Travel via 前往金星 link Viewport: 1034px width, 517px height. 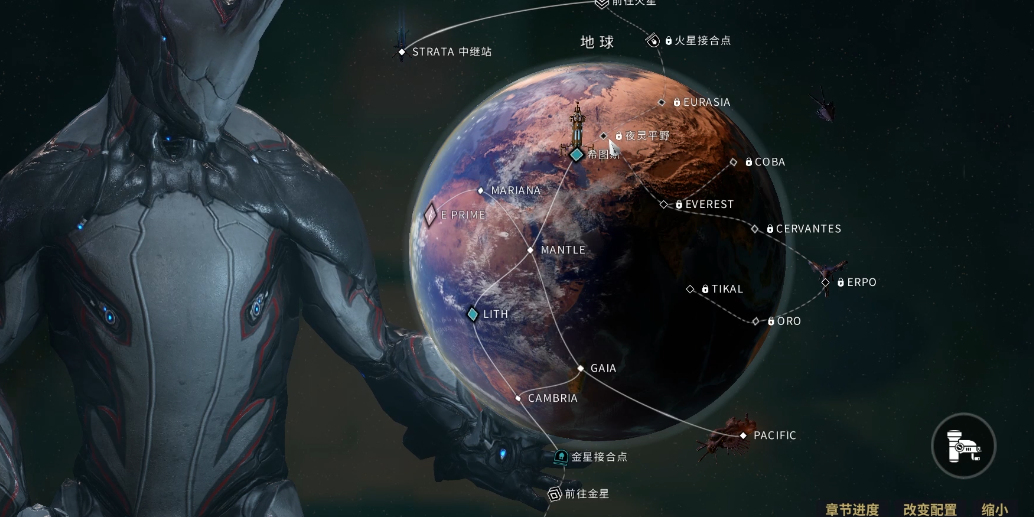[x=554, y=493]
